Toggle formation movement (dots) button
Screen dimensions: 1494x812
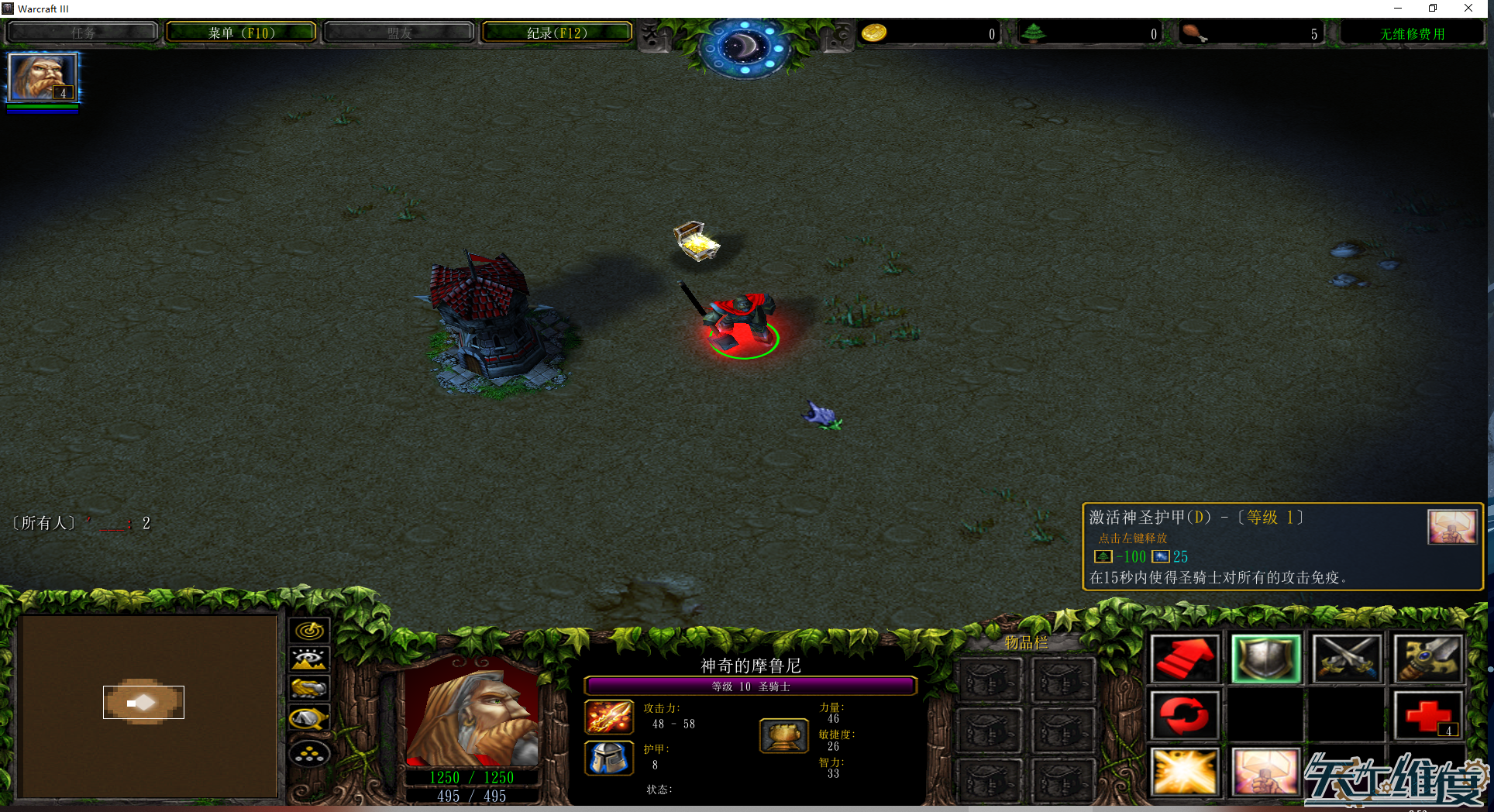[x=309, y=753]
